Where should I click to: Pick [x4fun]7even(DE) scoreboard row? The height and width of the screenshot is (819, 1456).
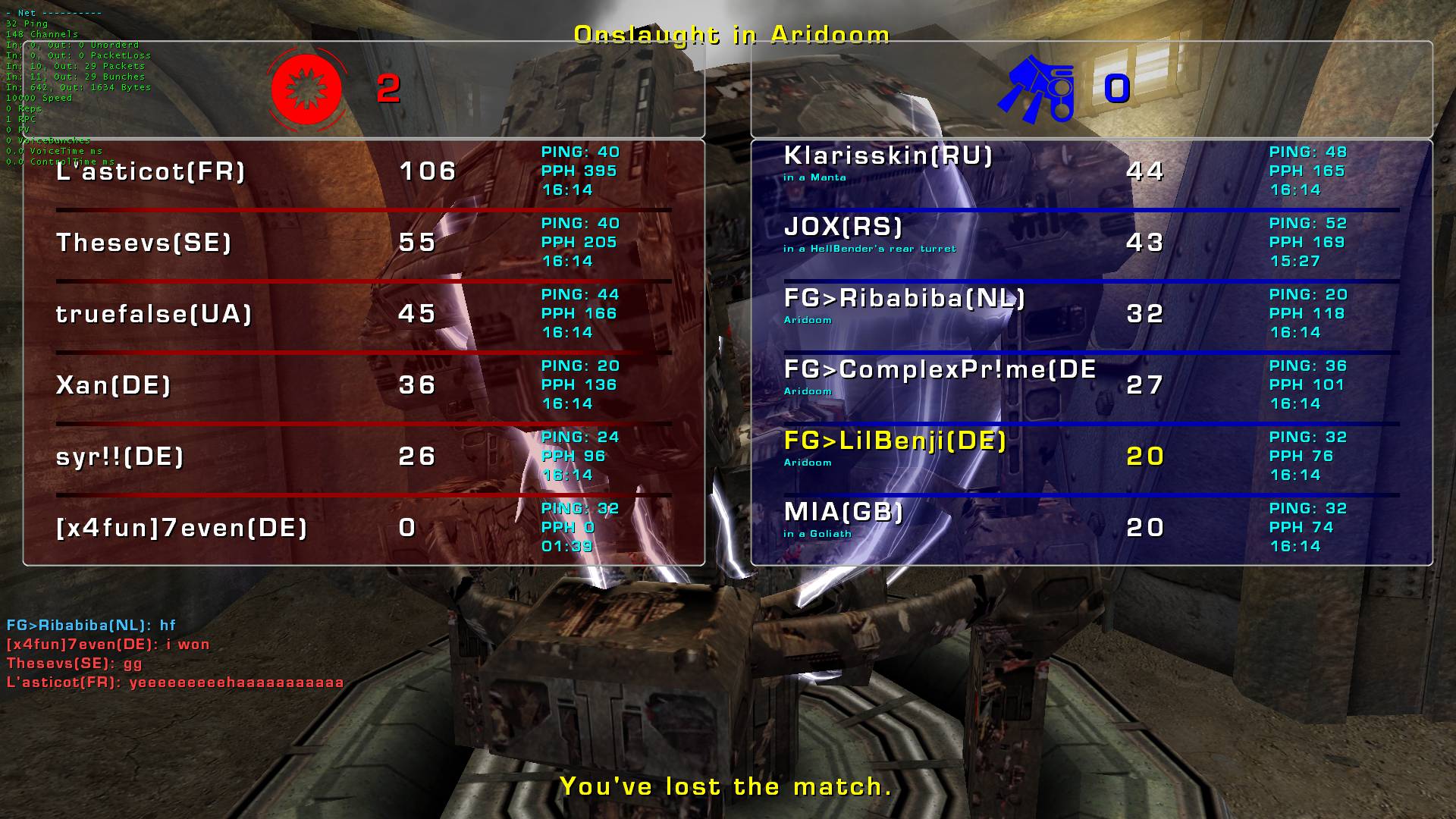tap(182, 529)
